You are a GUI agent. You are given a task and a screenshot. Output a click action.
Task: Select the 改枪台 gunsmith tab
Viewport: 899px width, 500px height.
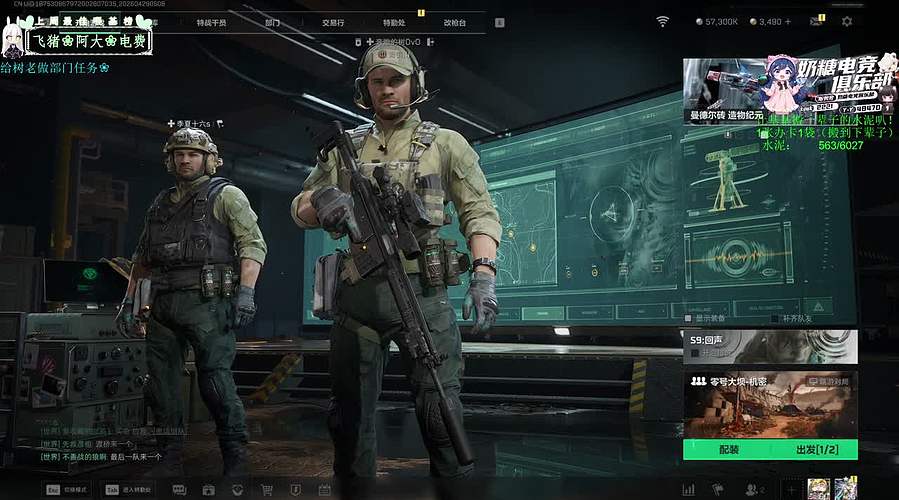[454, 21]
